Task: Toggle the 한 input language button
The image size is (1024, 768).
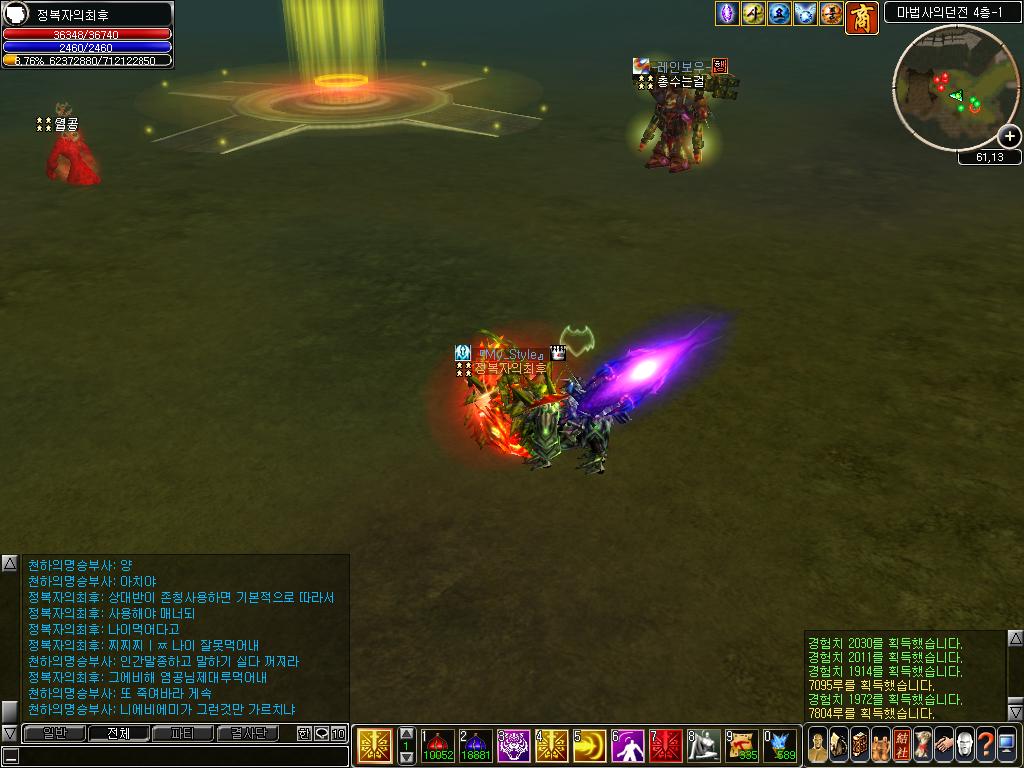Action: pyautogui.click(x=305, y=733)
